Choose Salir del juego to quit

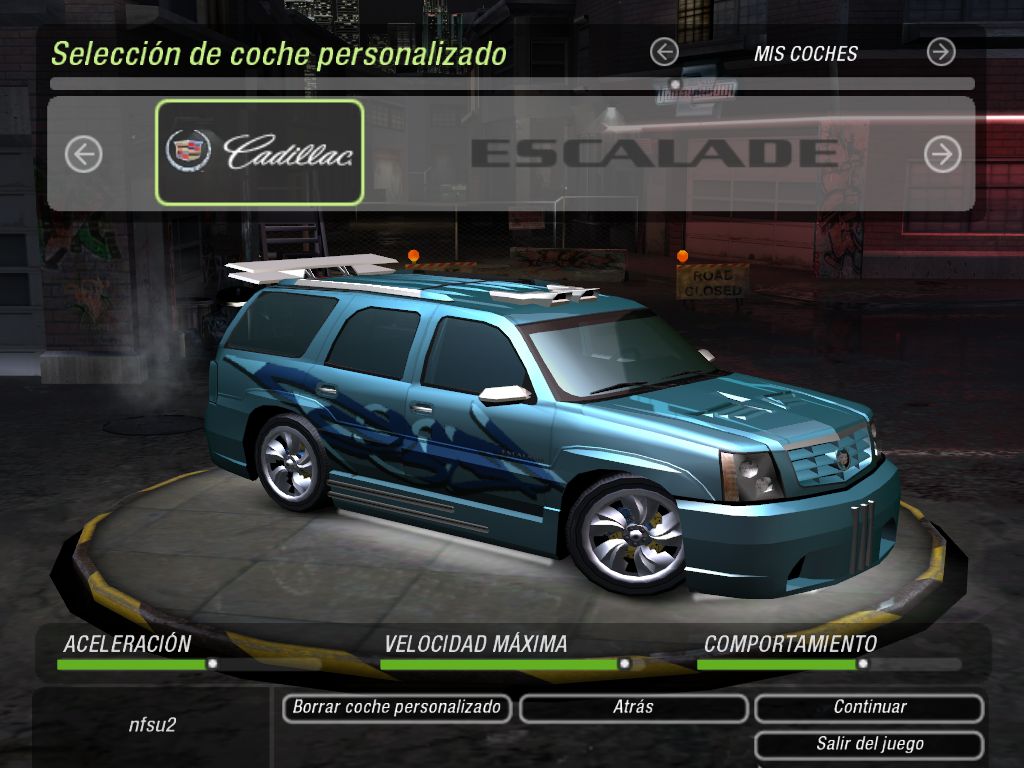click(869, 745)
